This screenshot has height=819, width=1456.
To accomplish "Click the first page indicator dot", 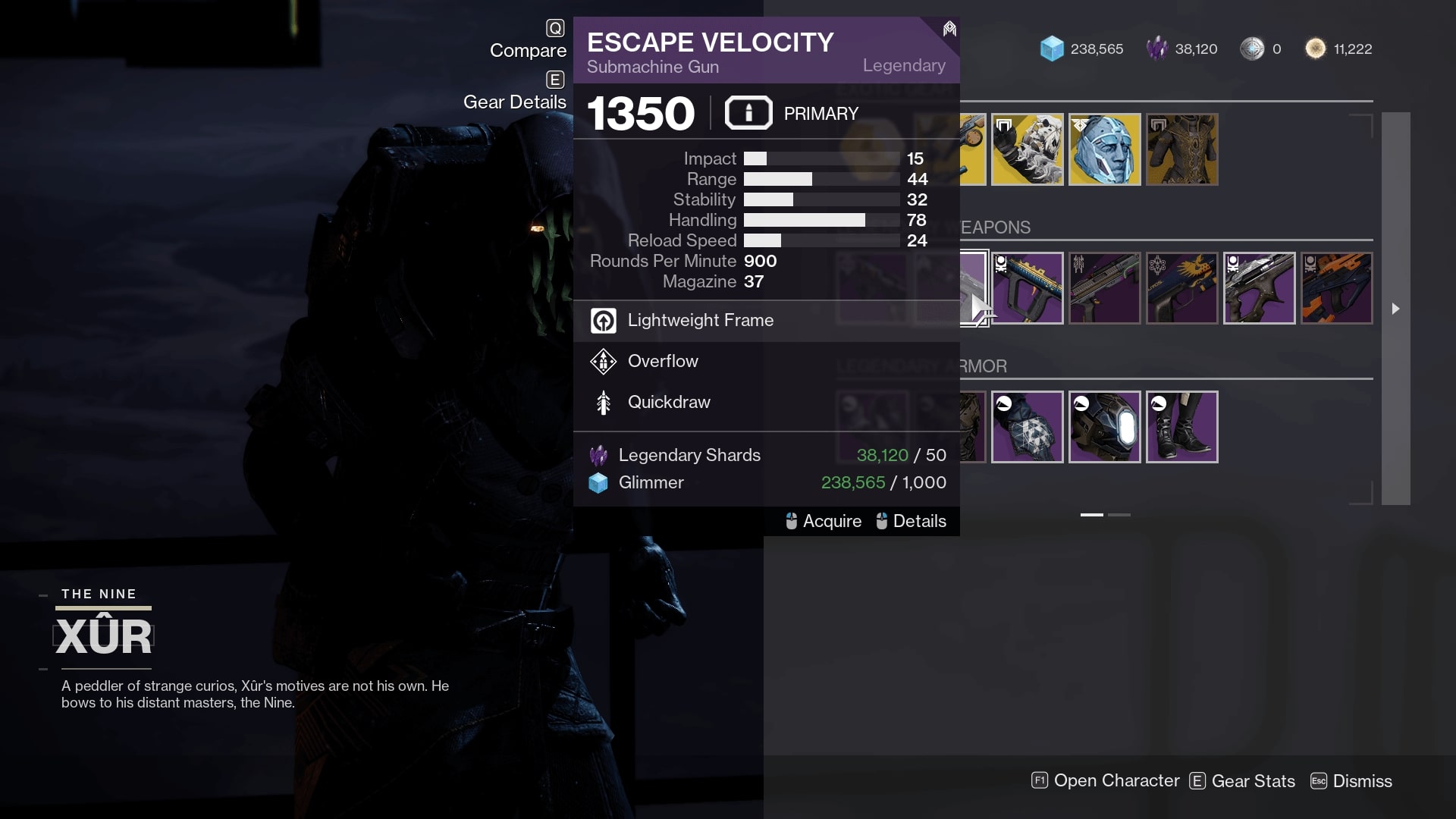I will (1092, 513).
